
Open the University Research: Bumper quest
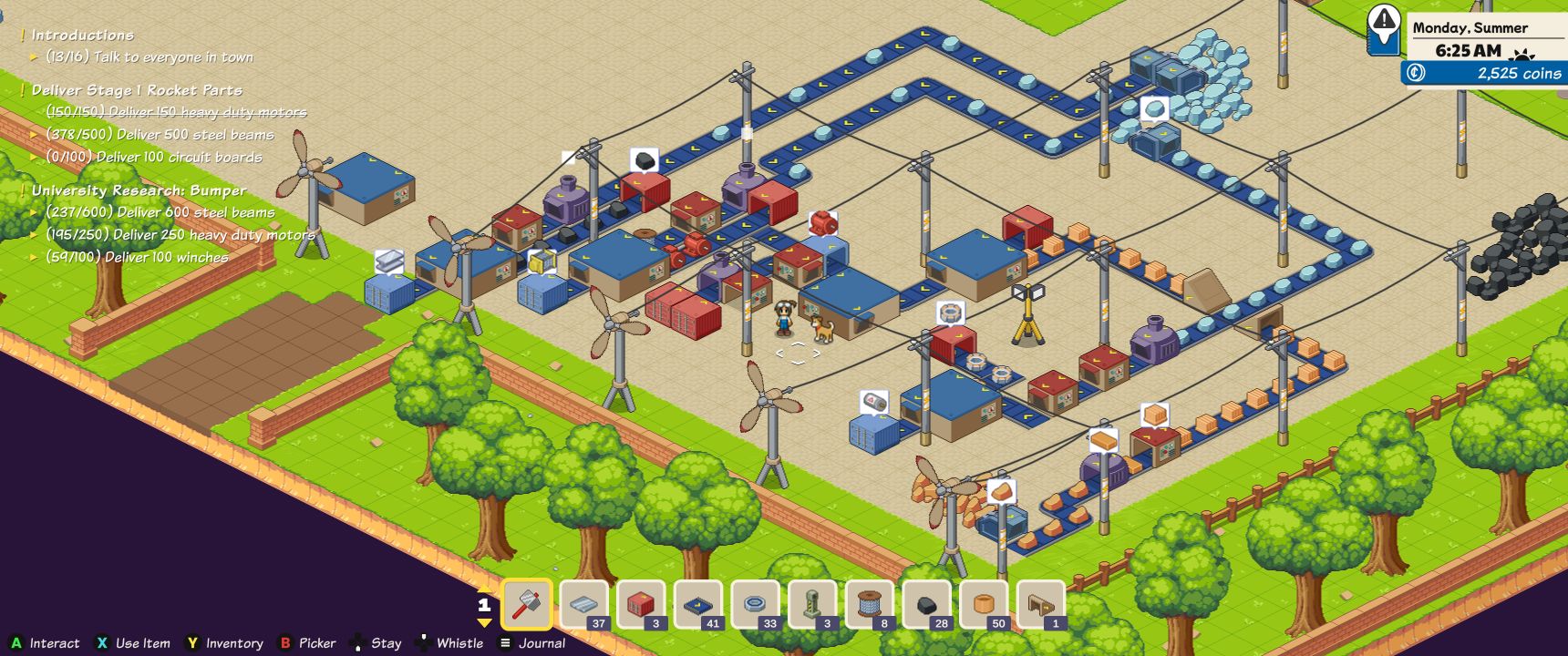139,190
